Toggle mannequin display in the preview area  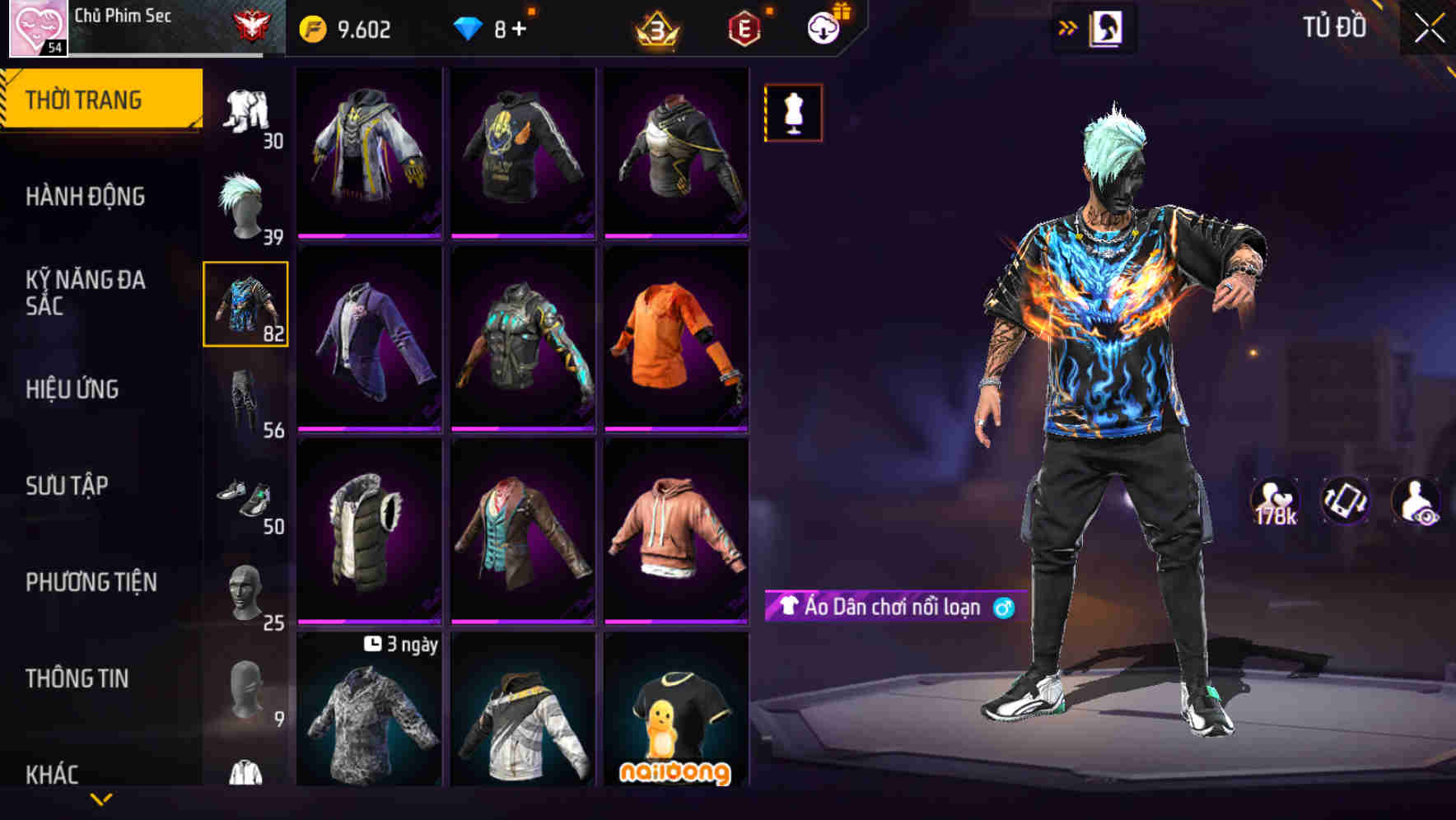pos(792,112)
